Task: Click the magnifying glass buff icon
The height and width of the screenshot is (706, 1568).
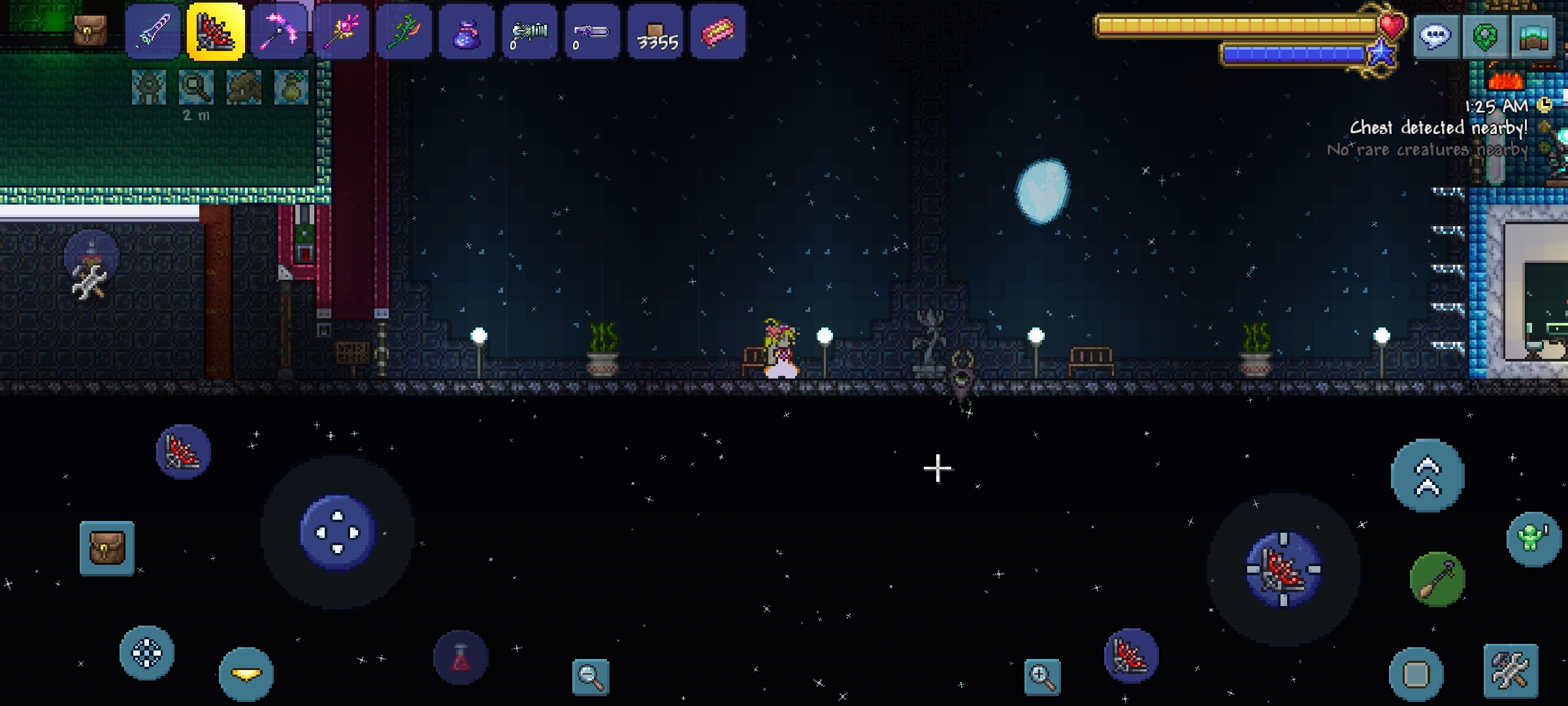Action: 196,87
